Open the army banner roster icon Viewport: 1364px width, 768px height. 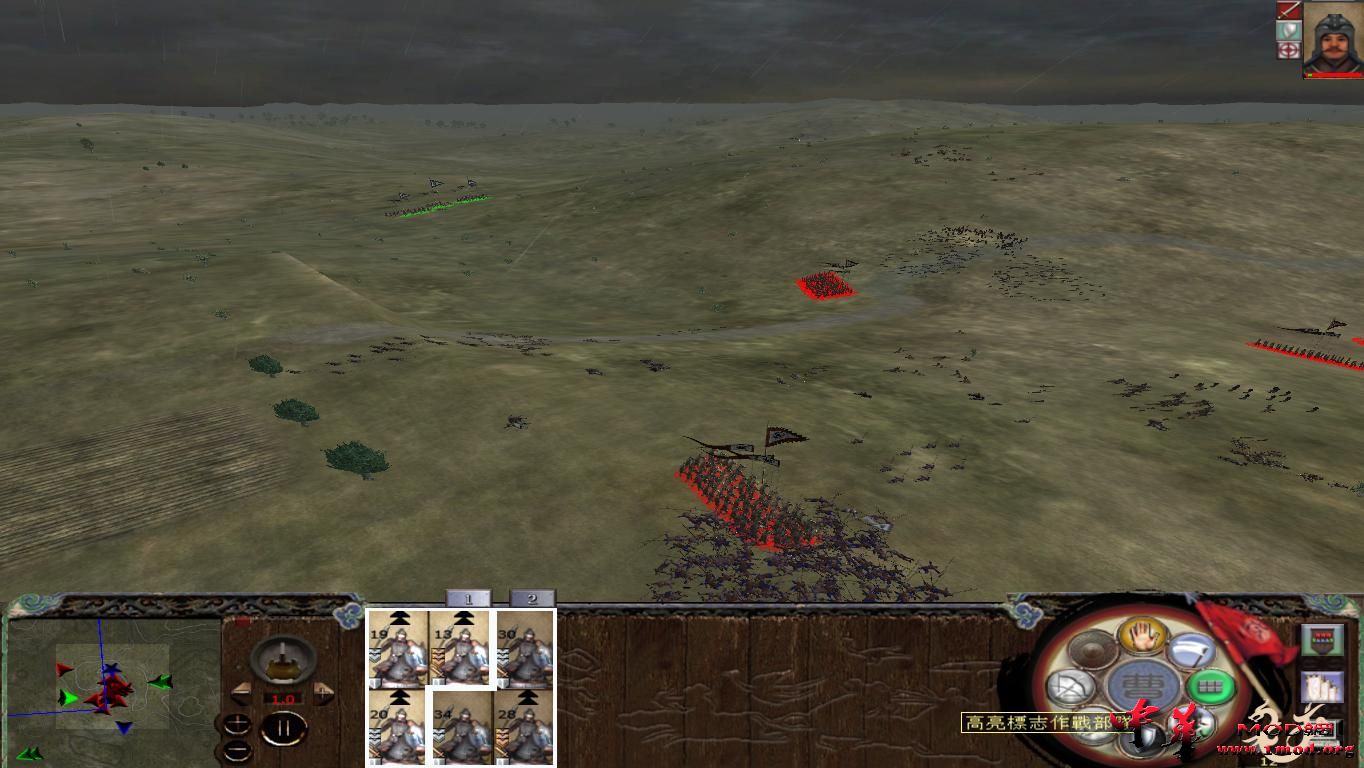pos(1322,637)
